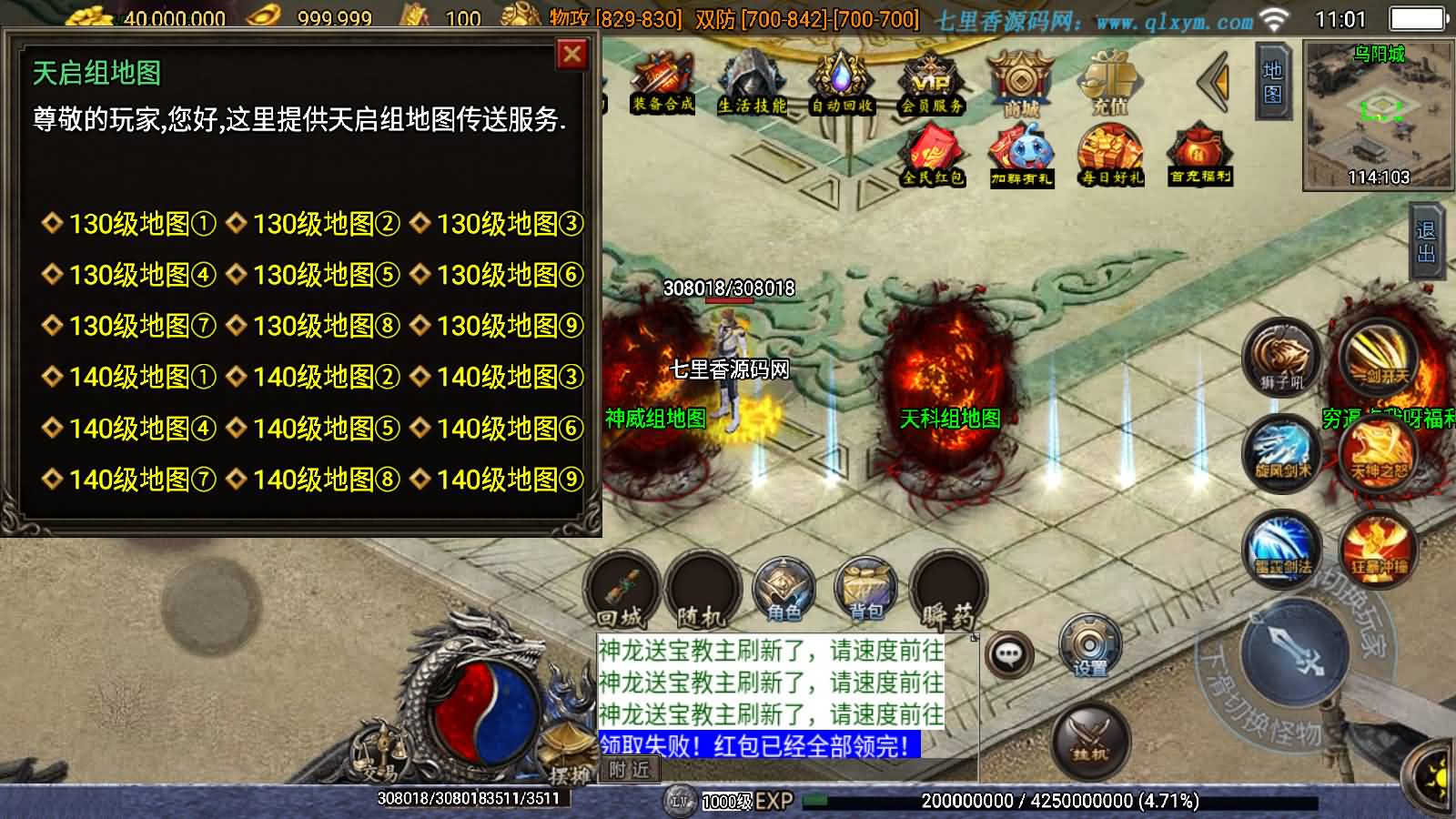Viewport: 1456px width, 819px height.
Task: Activate 自动回收 auto-recycle
Action: pyautogui.click(x=838, y=82)
